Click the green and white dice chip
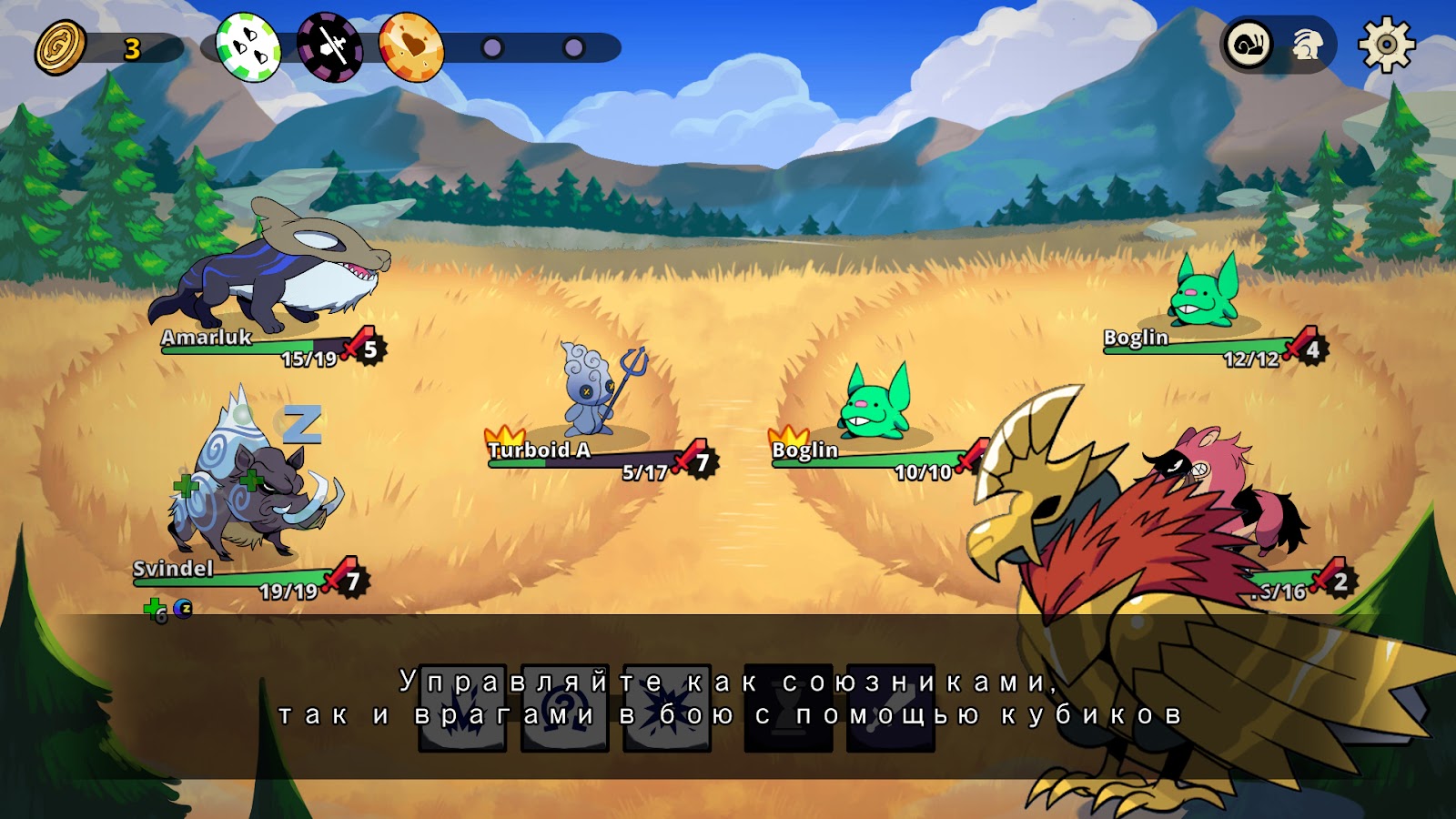Viewport: 1456px width, 819px height. click(248, 46)
